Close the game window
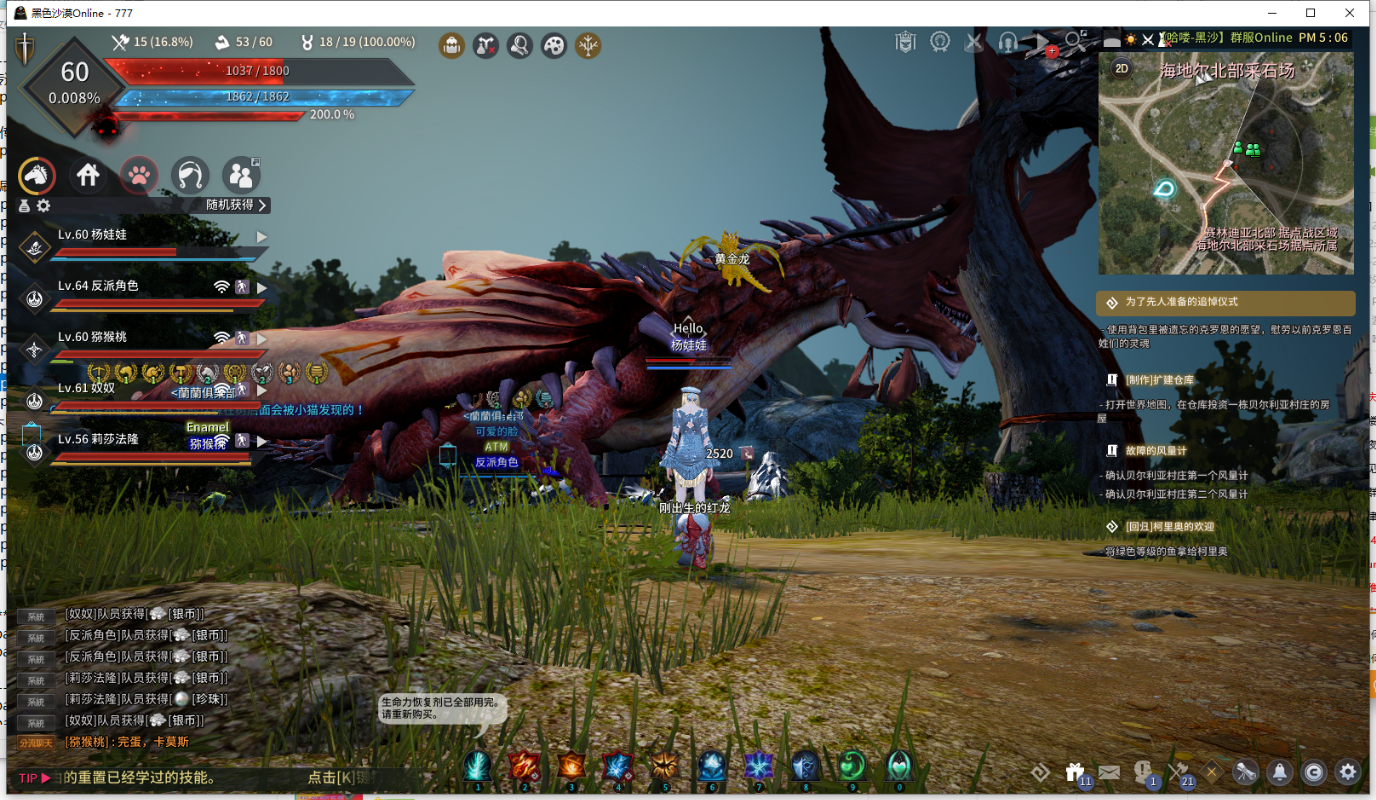 [x=1349, y=13]
